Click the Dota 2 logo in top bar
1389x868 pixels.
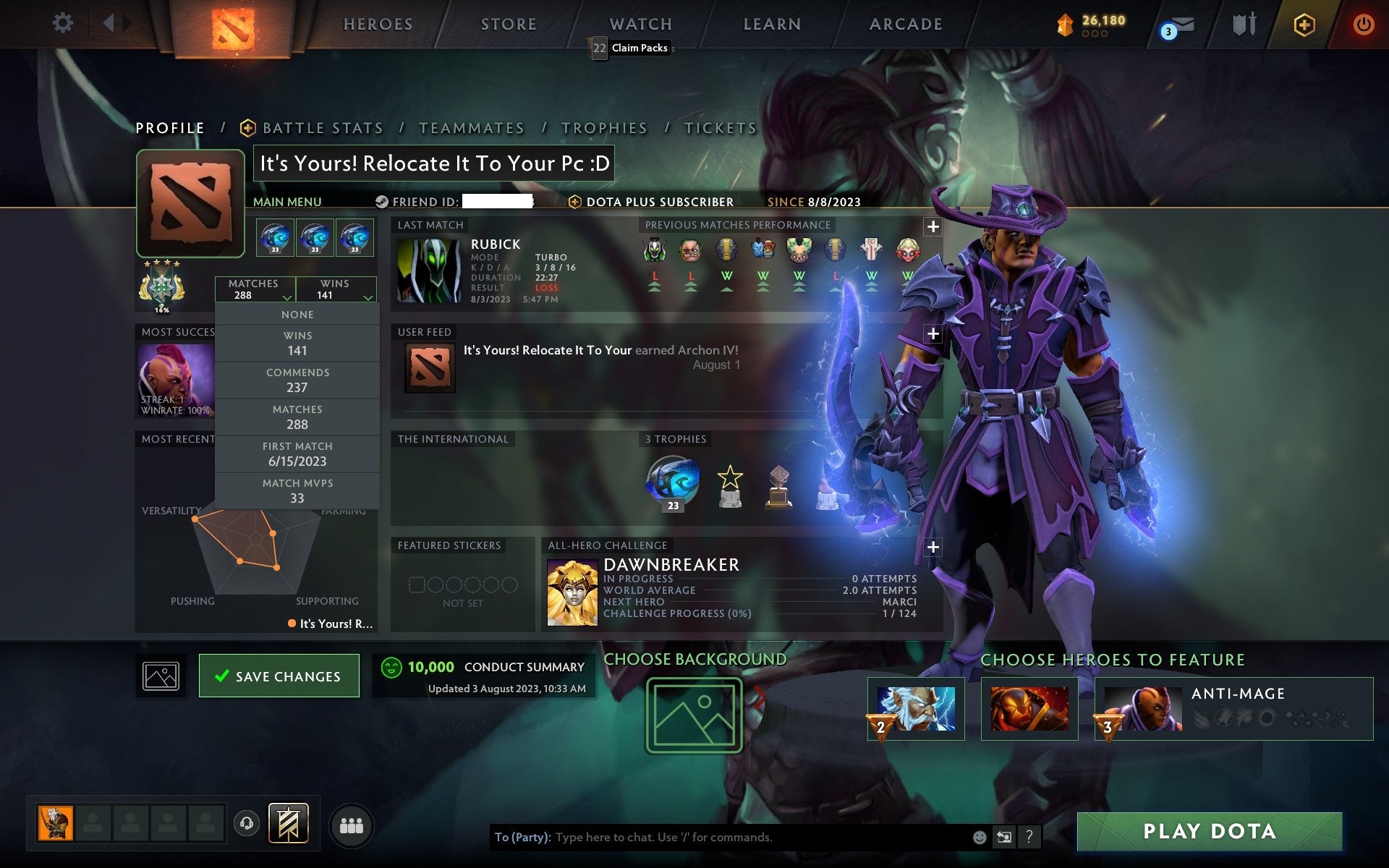point(231,22)
